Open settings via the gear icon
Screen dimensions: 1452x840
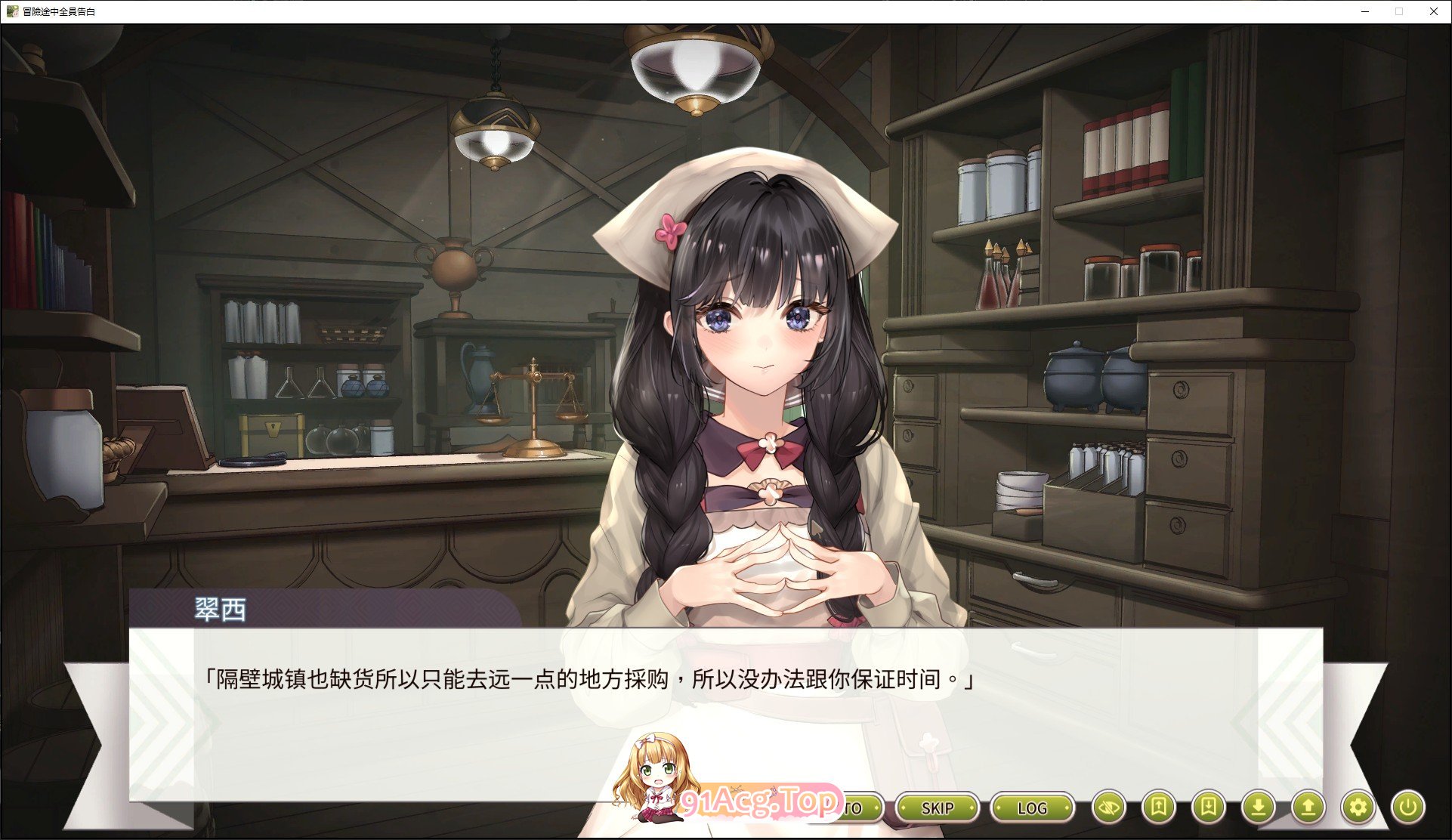[1358, 808]
